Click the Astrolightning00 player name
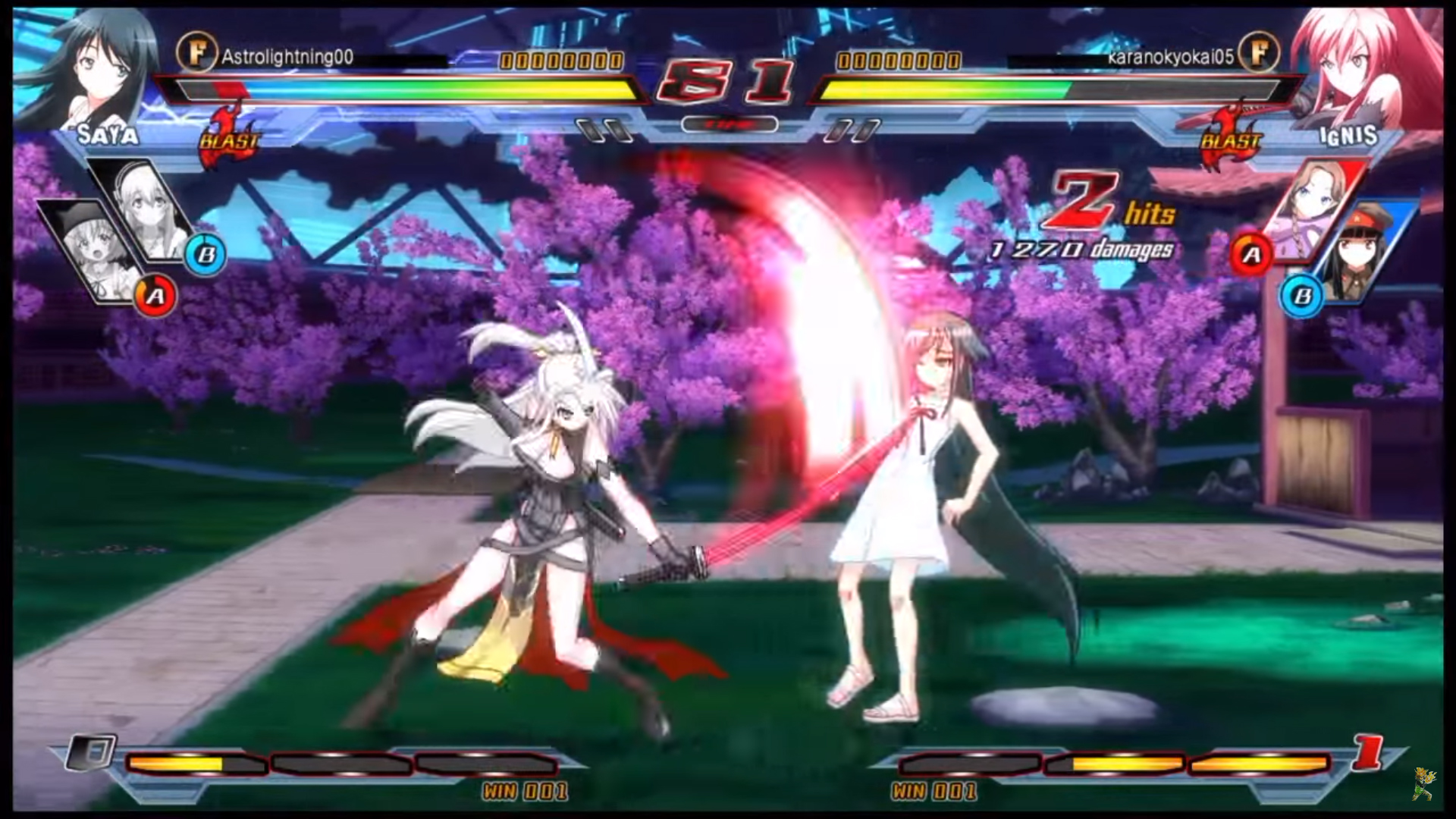 point(287,57)
